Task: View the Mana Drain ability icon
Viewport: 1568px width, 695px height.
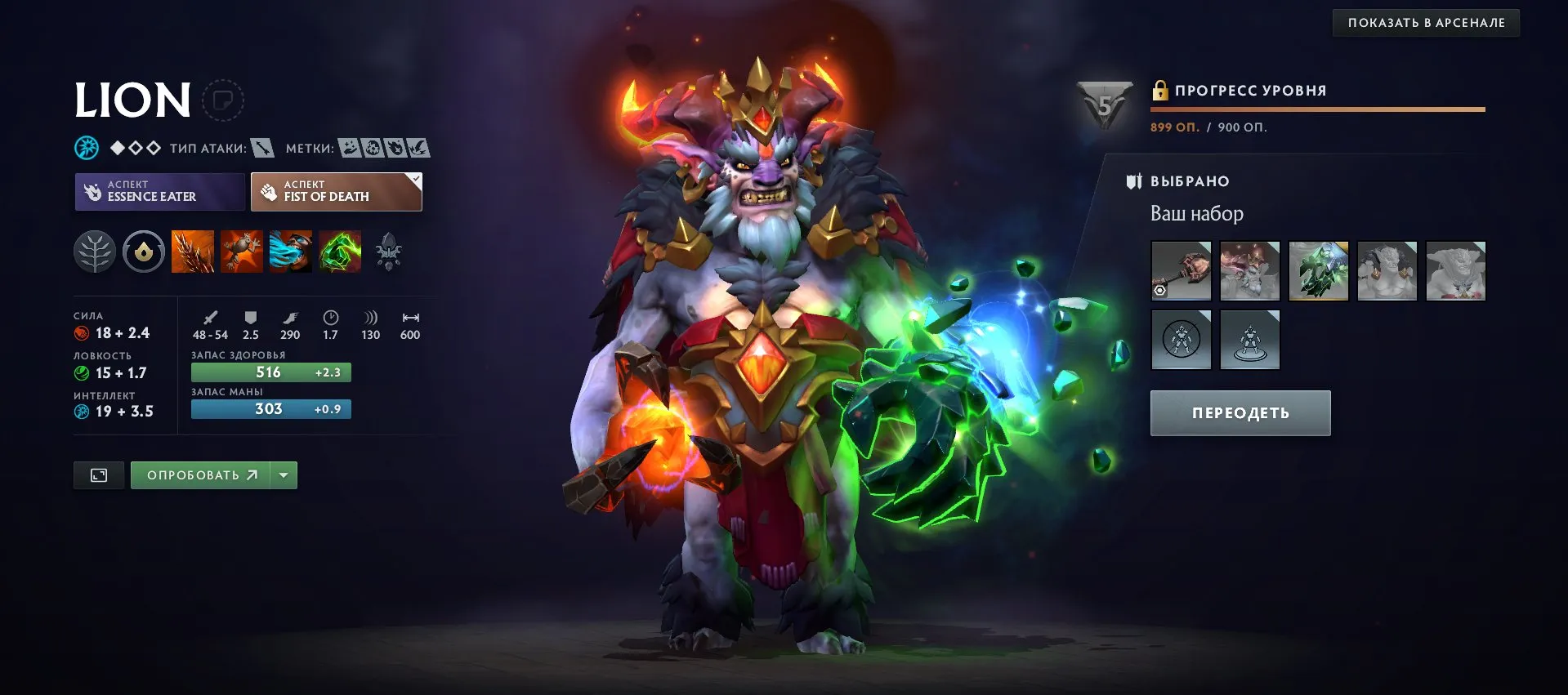Action: coord(290,252)
